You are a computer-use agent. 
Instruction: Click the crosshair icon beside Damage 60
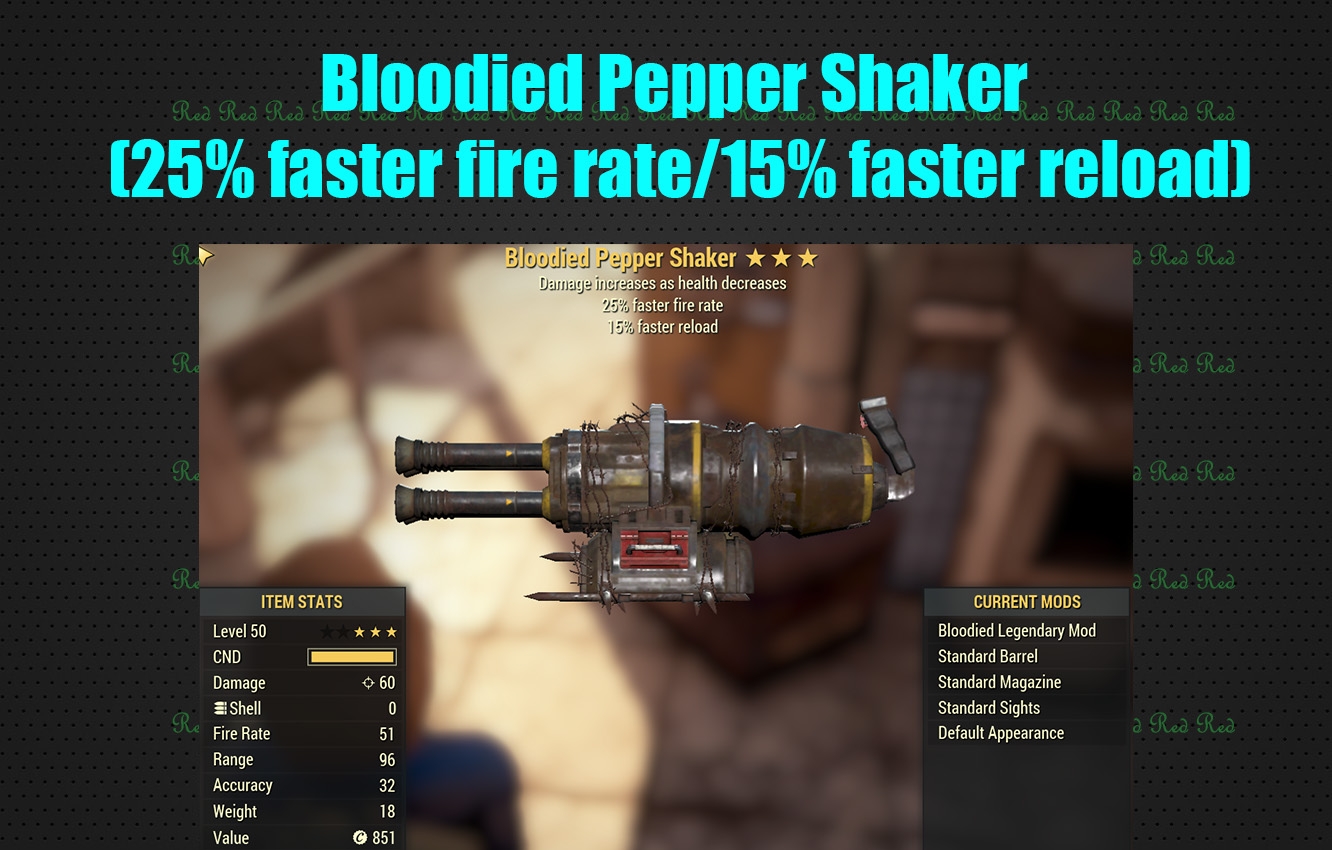367,682
